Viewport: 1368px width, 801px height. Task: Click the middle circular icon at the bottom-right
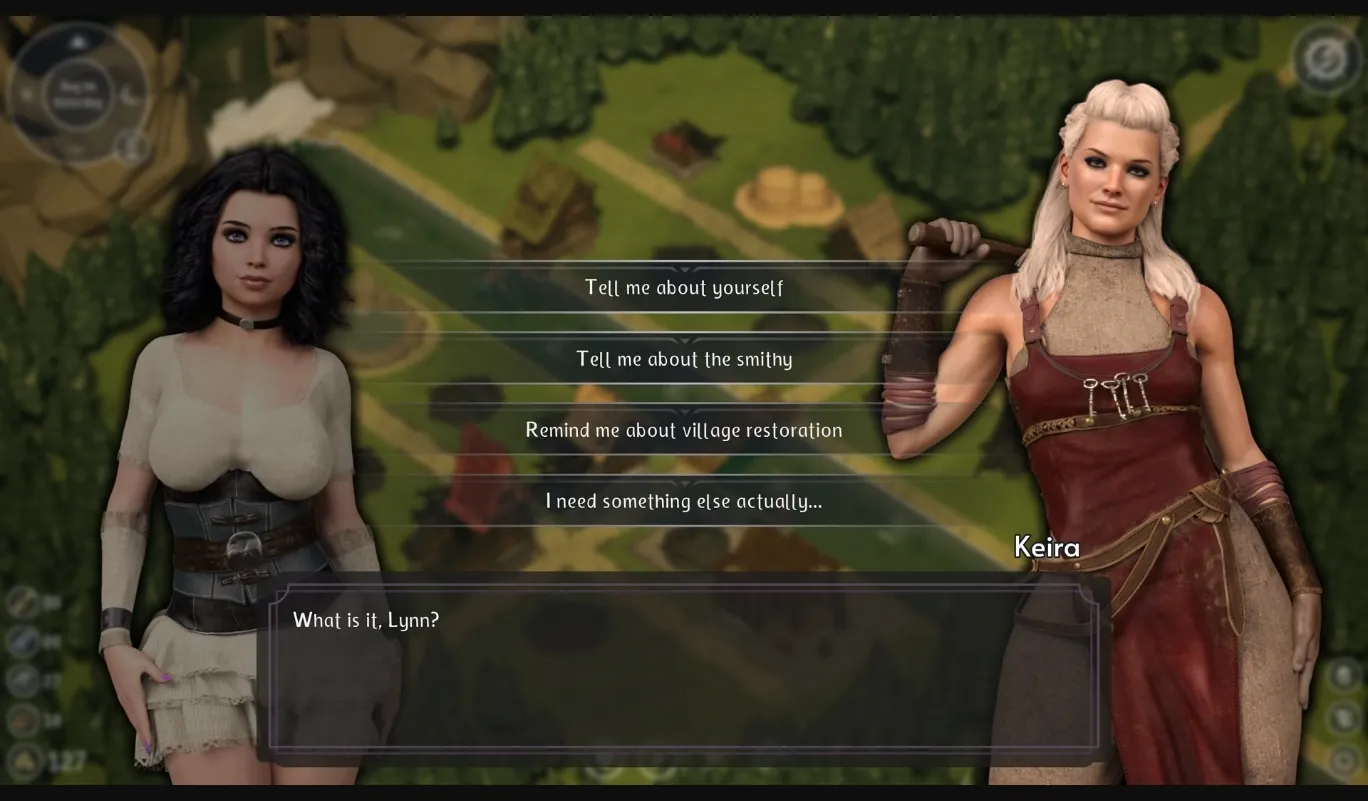coord(1344,717)
